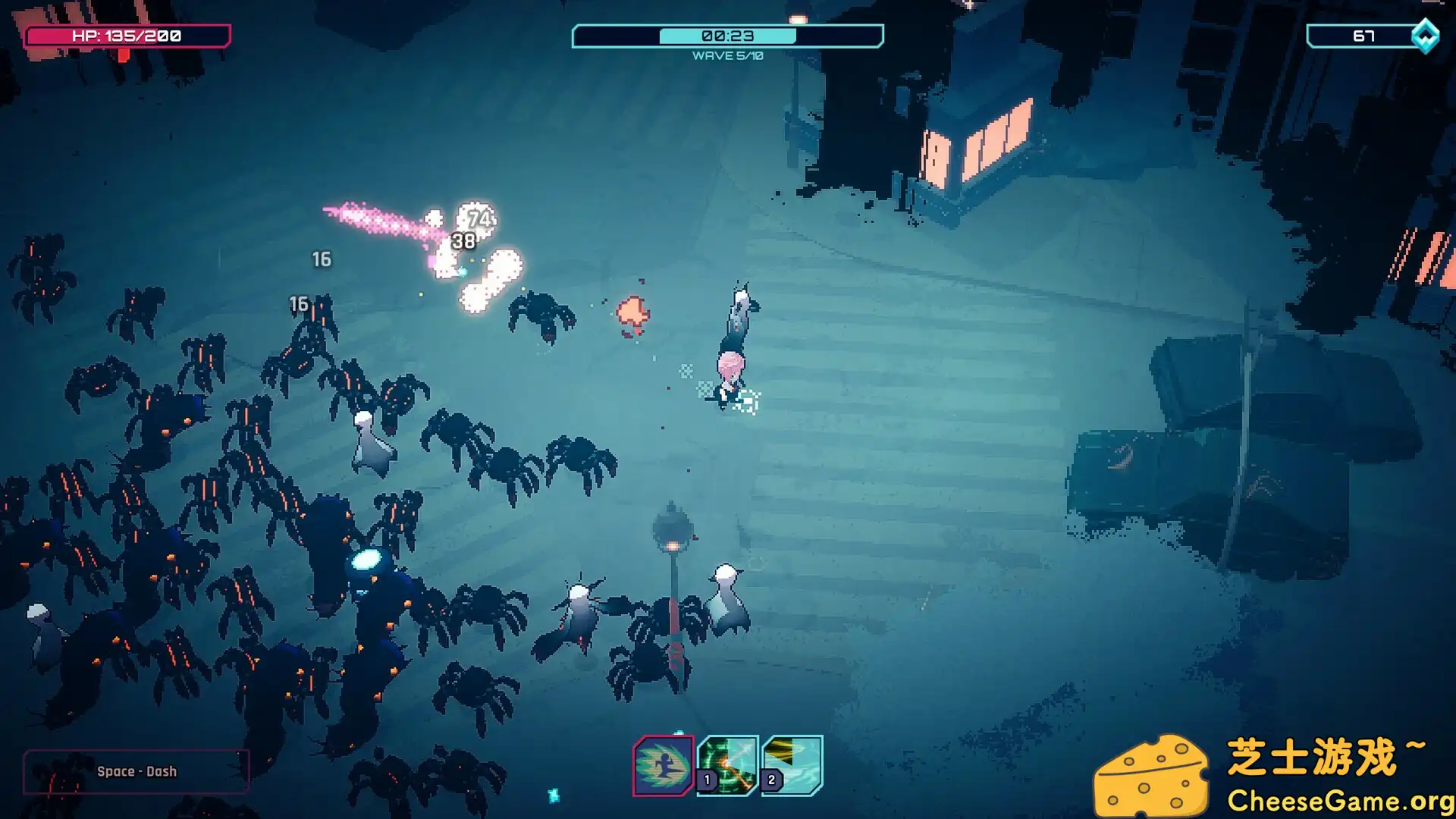Viewport: 1456px width, 819px height.
Task: Click the diamond currency icon
Action: click(x=1425, y=36)
